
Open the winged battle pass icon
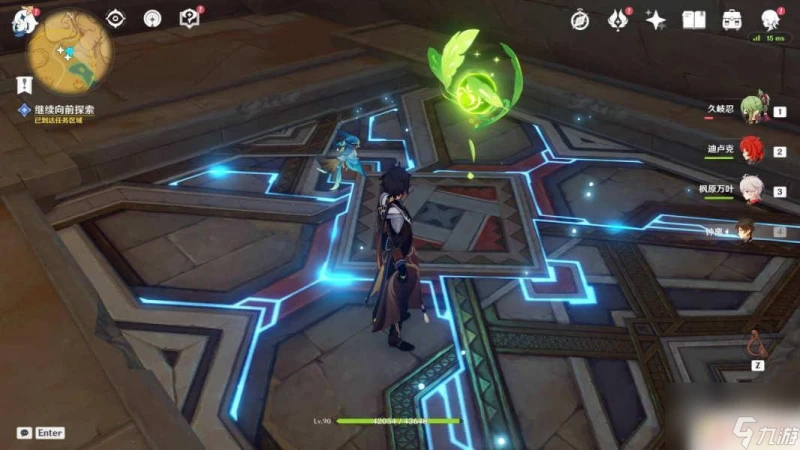point(618,19)
